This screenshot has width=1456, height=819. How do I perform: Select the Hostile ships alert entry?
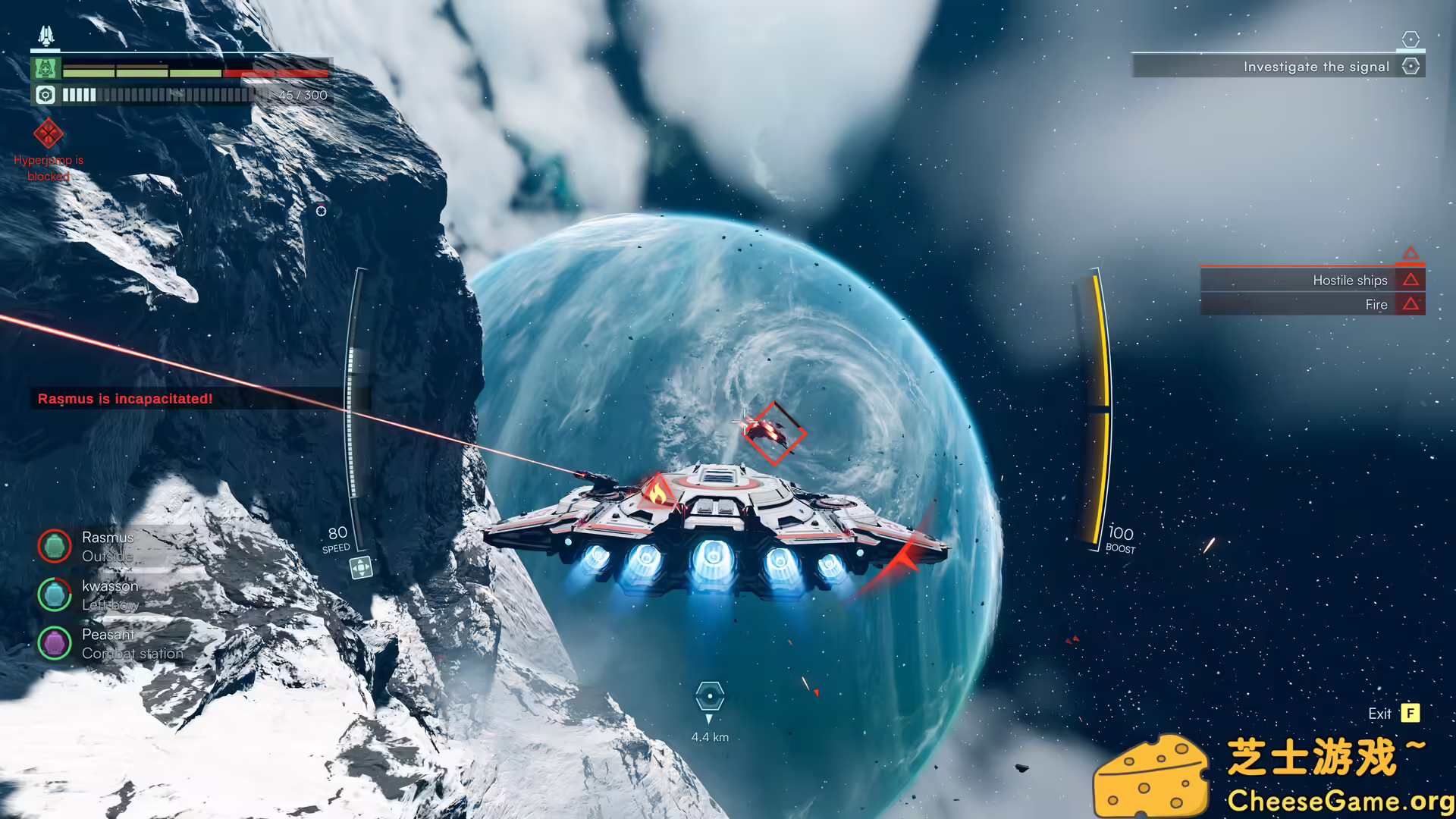click(x=1350, y=280)
